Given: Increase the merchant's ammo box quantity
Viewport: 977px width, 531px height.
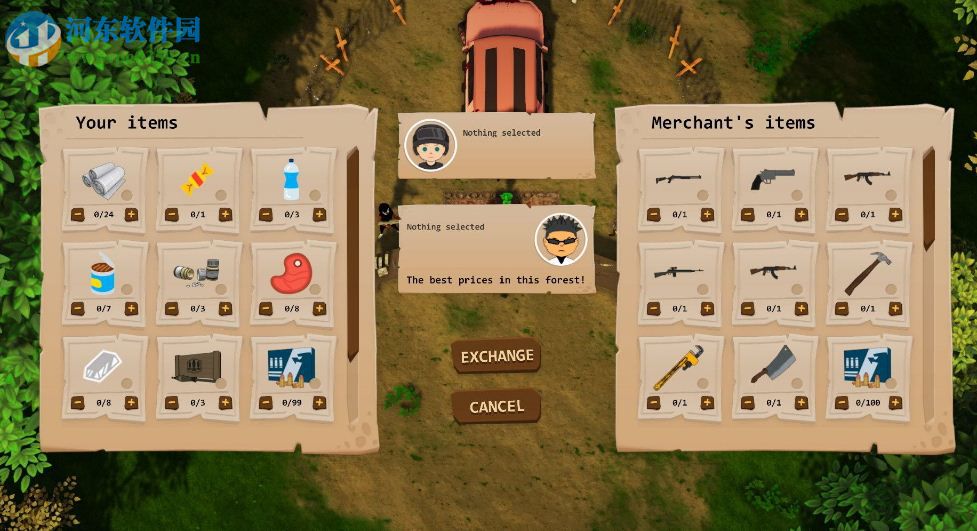Looking at the screenshot, I should (895, 403).
